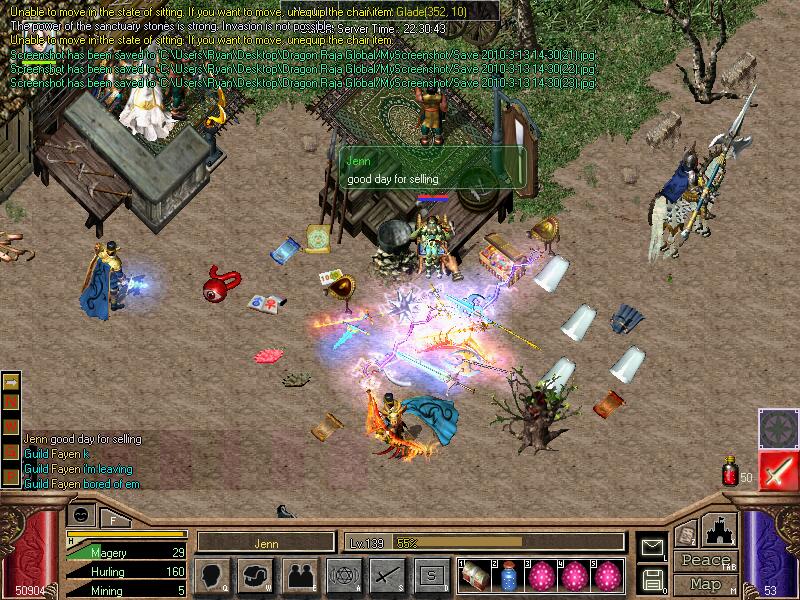Open the head silhouette status button
The width and height of the screenshot is (800, 600).
(213, 575)
